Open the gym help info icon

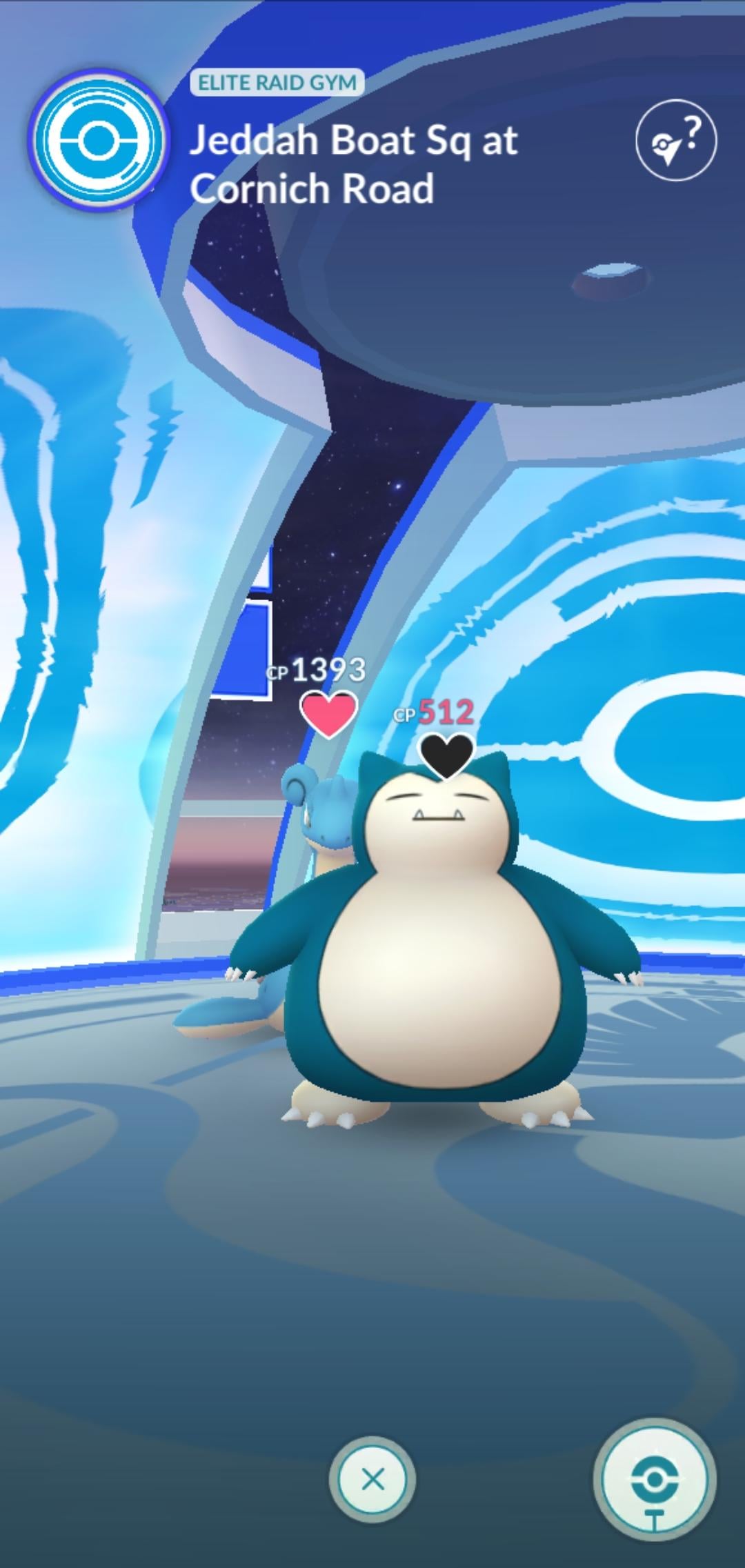675,141
